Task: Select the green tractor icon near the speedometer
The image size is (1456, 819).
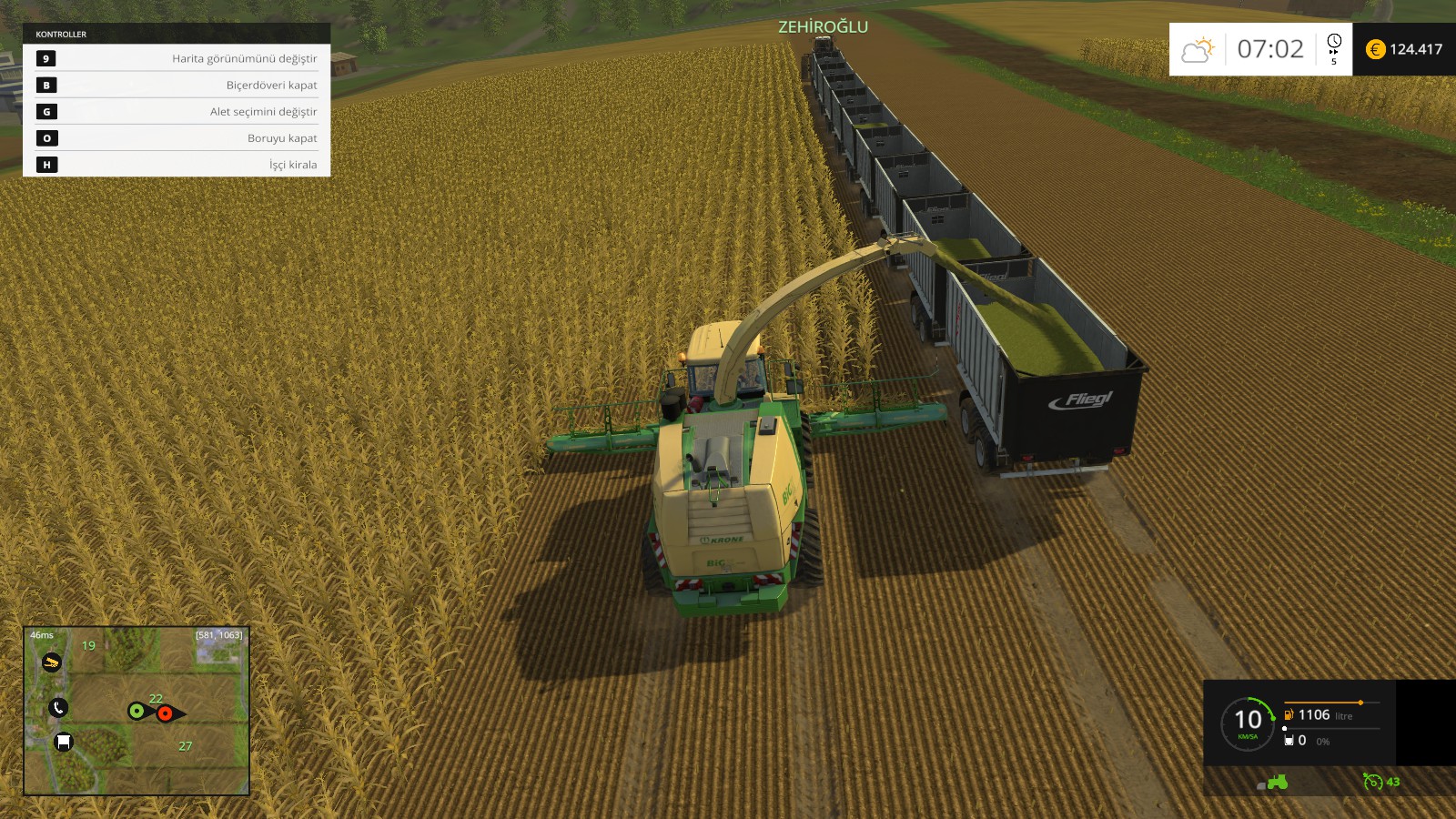Action: 1278,781
